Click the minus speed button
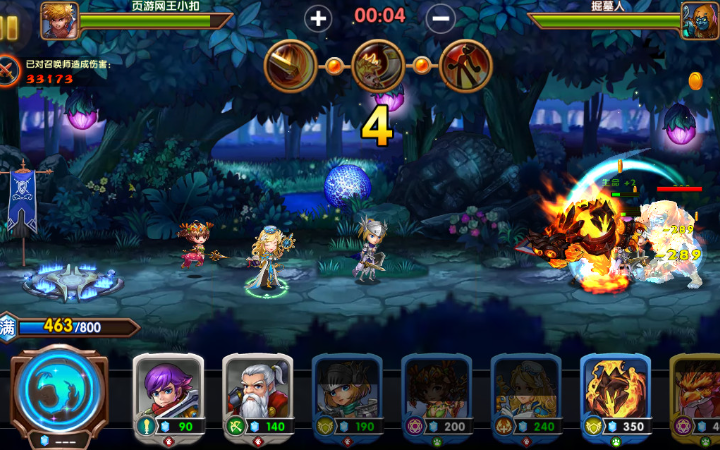 pyautogui.click(x=441, y=17)
